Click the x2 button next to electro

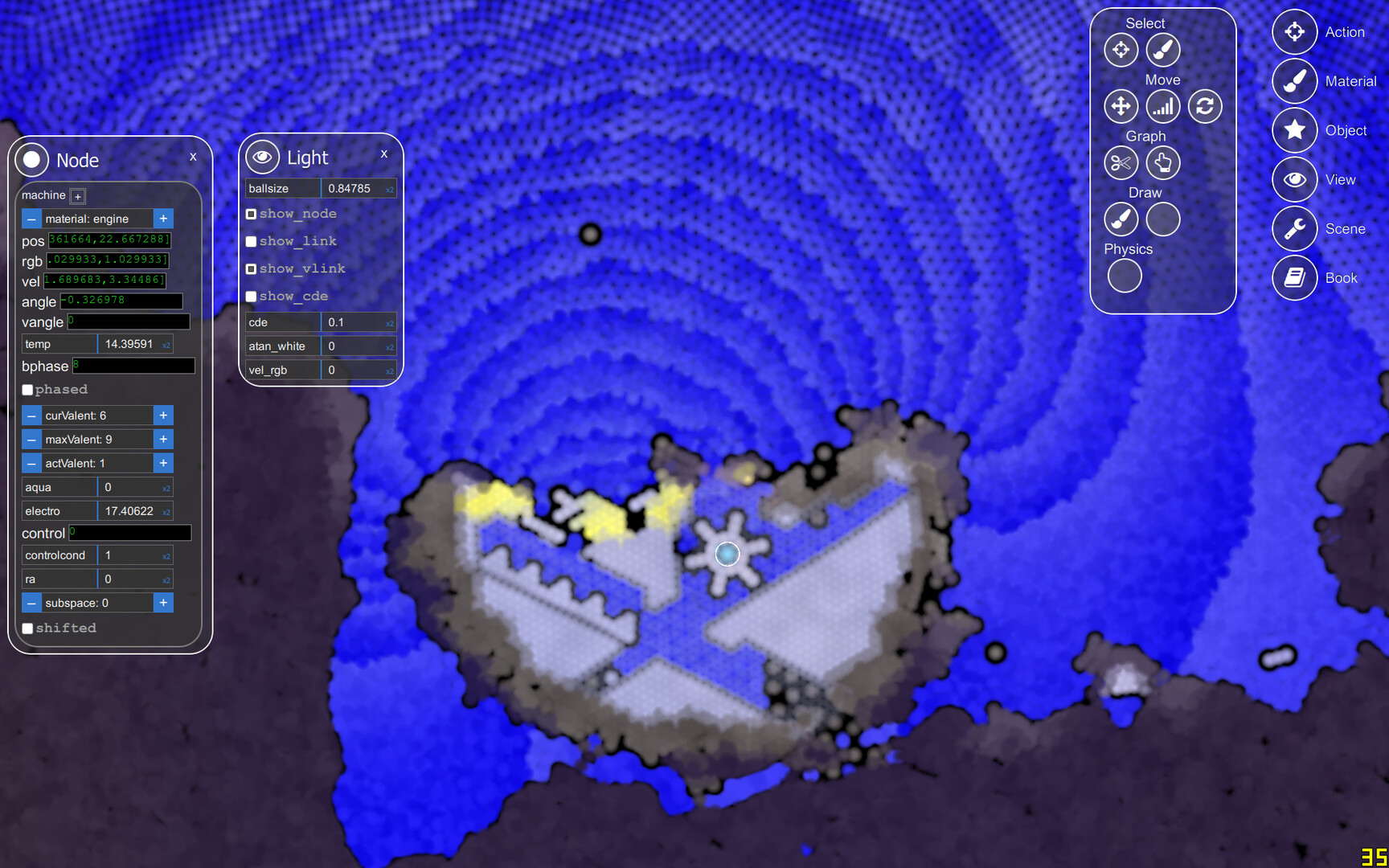coord(166,511)
